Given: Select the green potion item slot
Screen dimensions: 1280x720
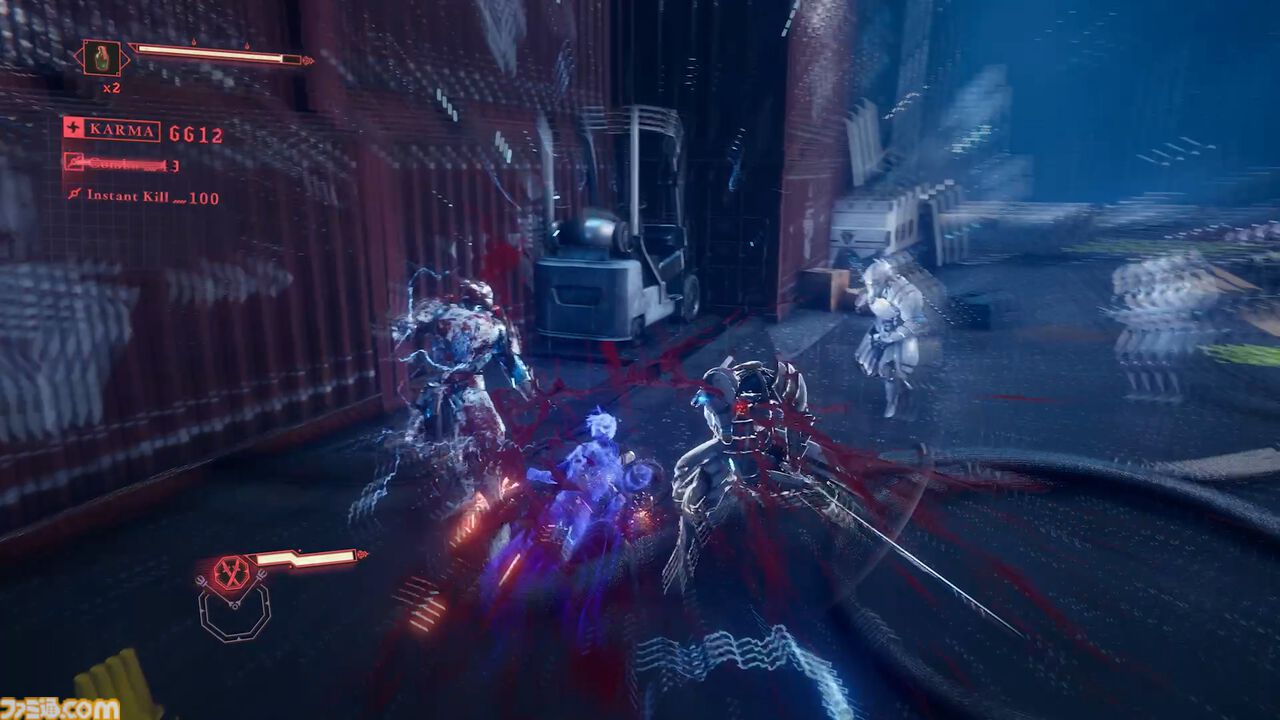Looking at the screenshot, I should [101, 58].
